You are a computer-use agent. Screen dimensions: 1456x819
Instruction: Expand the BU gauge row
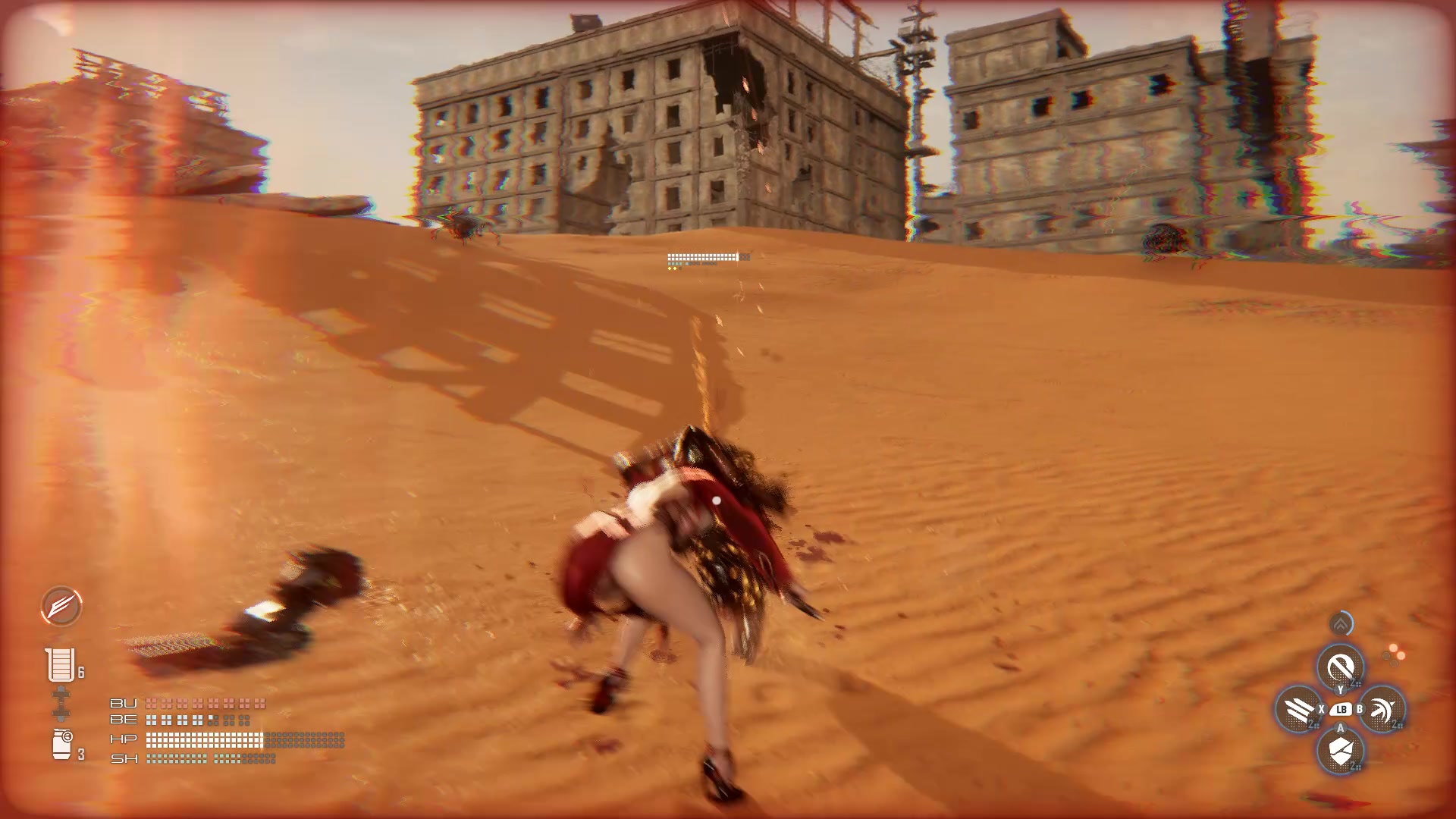(x=205, y=704)
